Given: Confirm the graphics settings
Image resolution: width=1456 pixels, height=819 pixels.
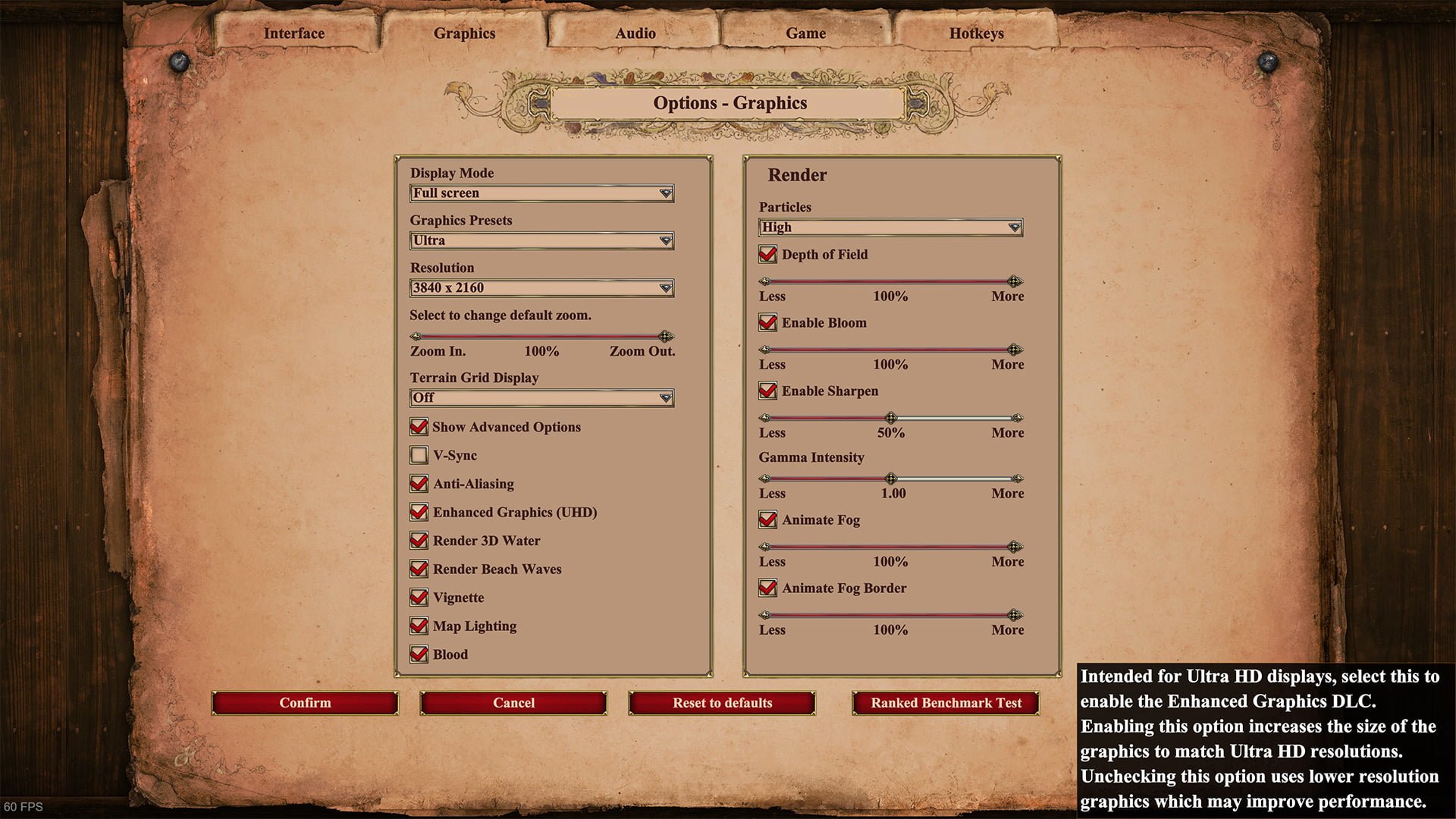Looking at the screenshot, I should pyautogui.click(x=305, y=703).
